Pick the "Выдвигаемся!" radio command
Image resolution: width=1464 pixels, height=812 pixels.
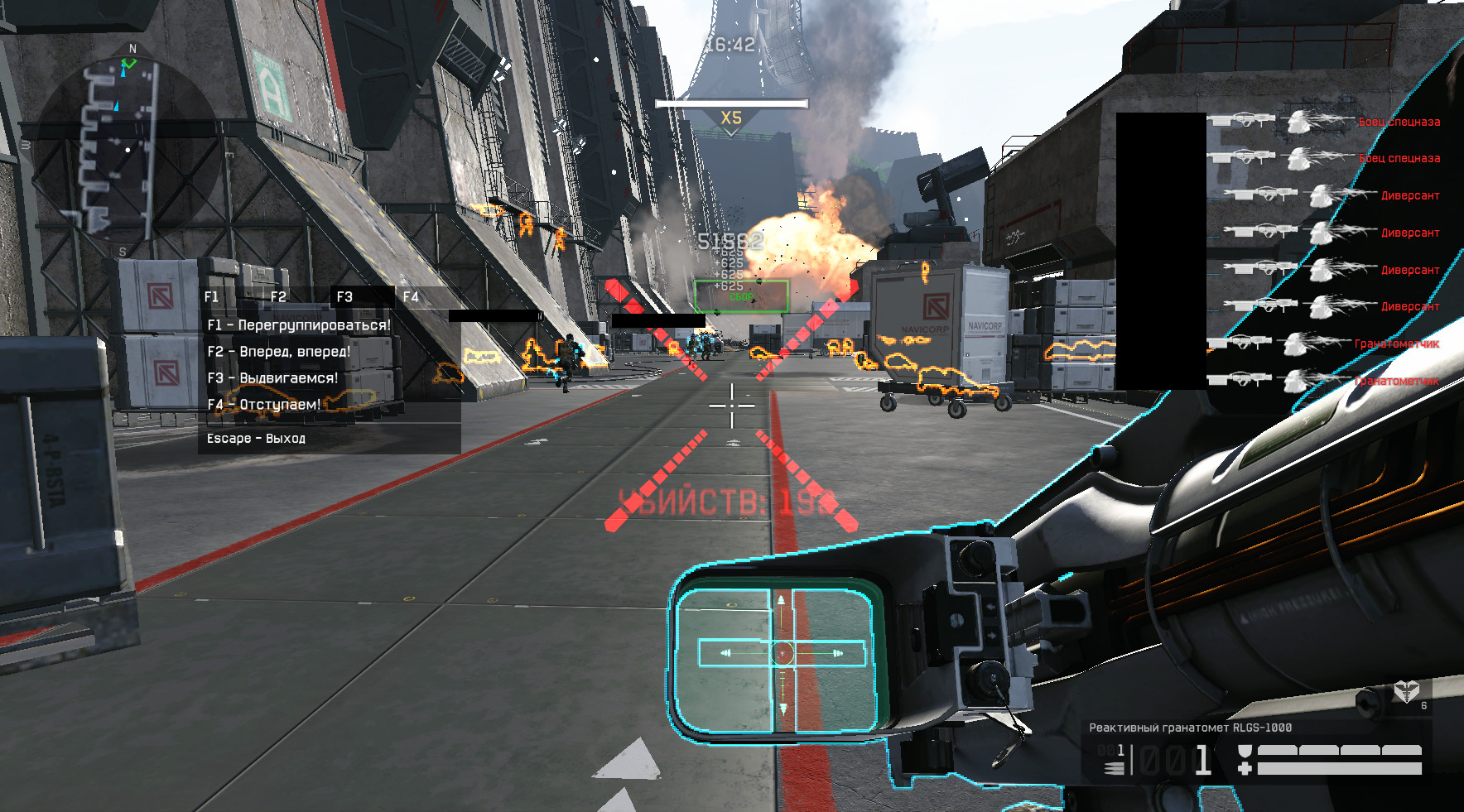(272, 378)
